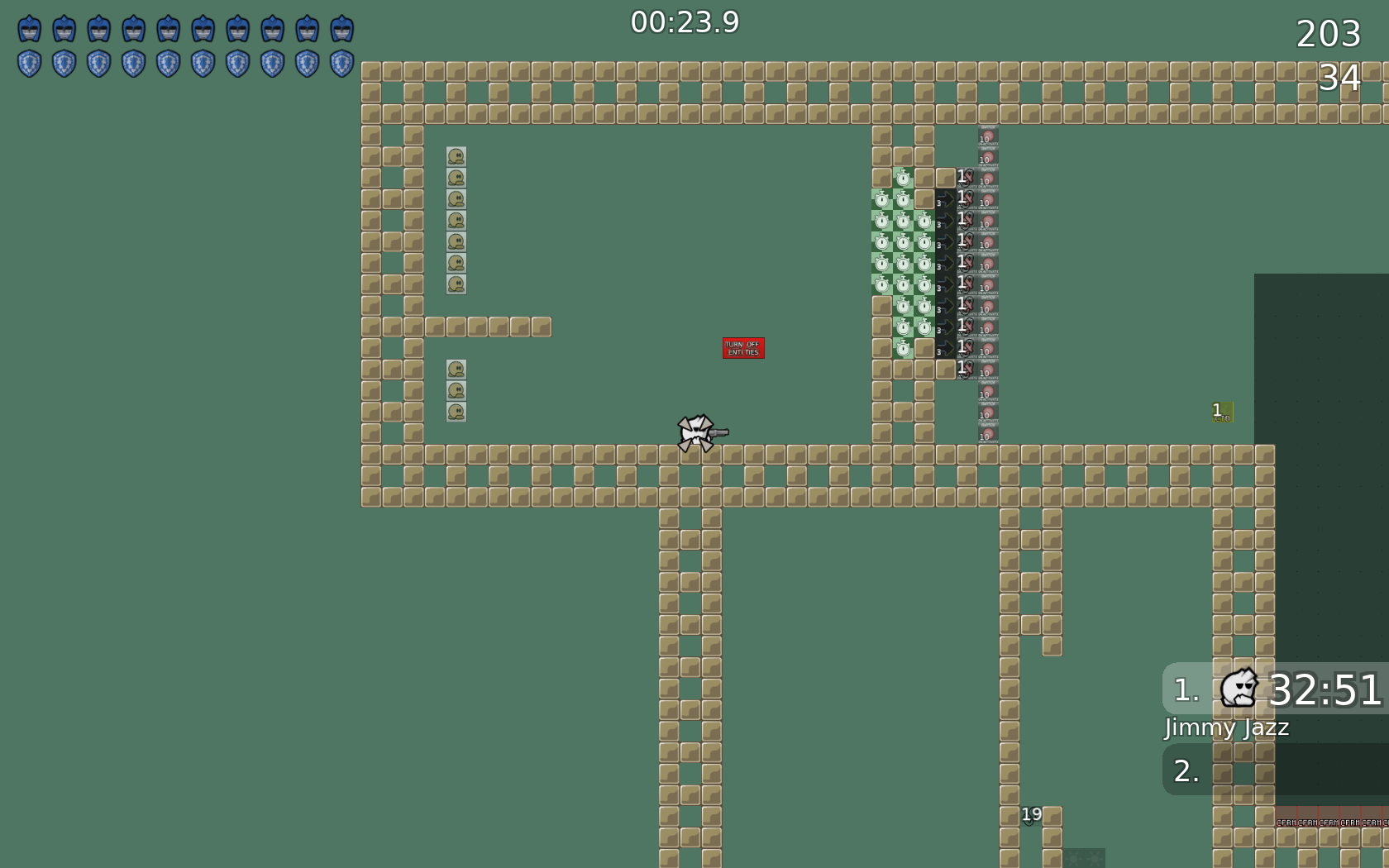1389x868 pixels.
Task: Toggle the second shield icon off
Action: (63, 63)
